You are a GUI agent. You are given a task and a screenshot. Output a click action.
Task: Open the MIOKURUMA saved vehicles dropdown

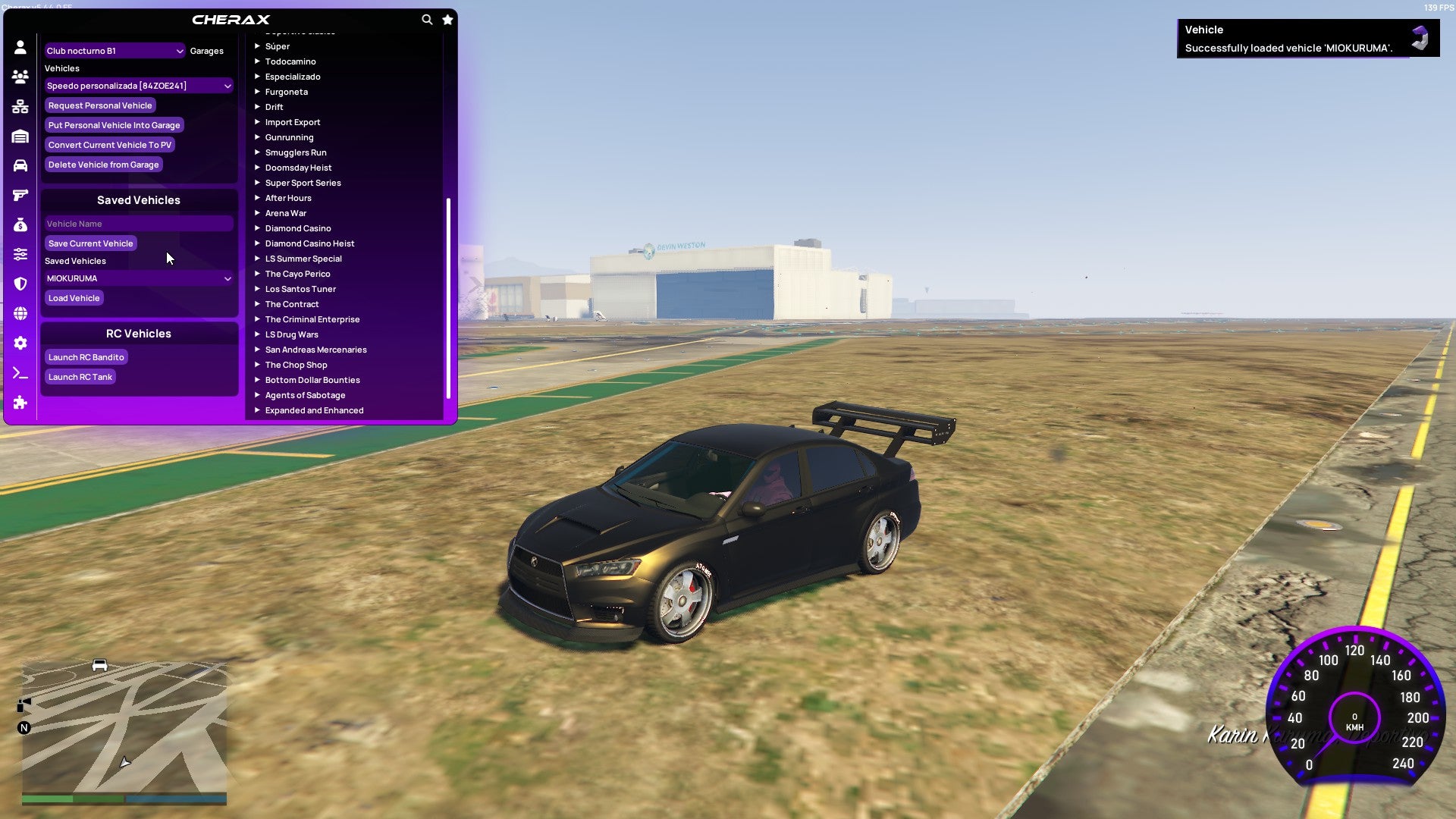pos(139,278)
